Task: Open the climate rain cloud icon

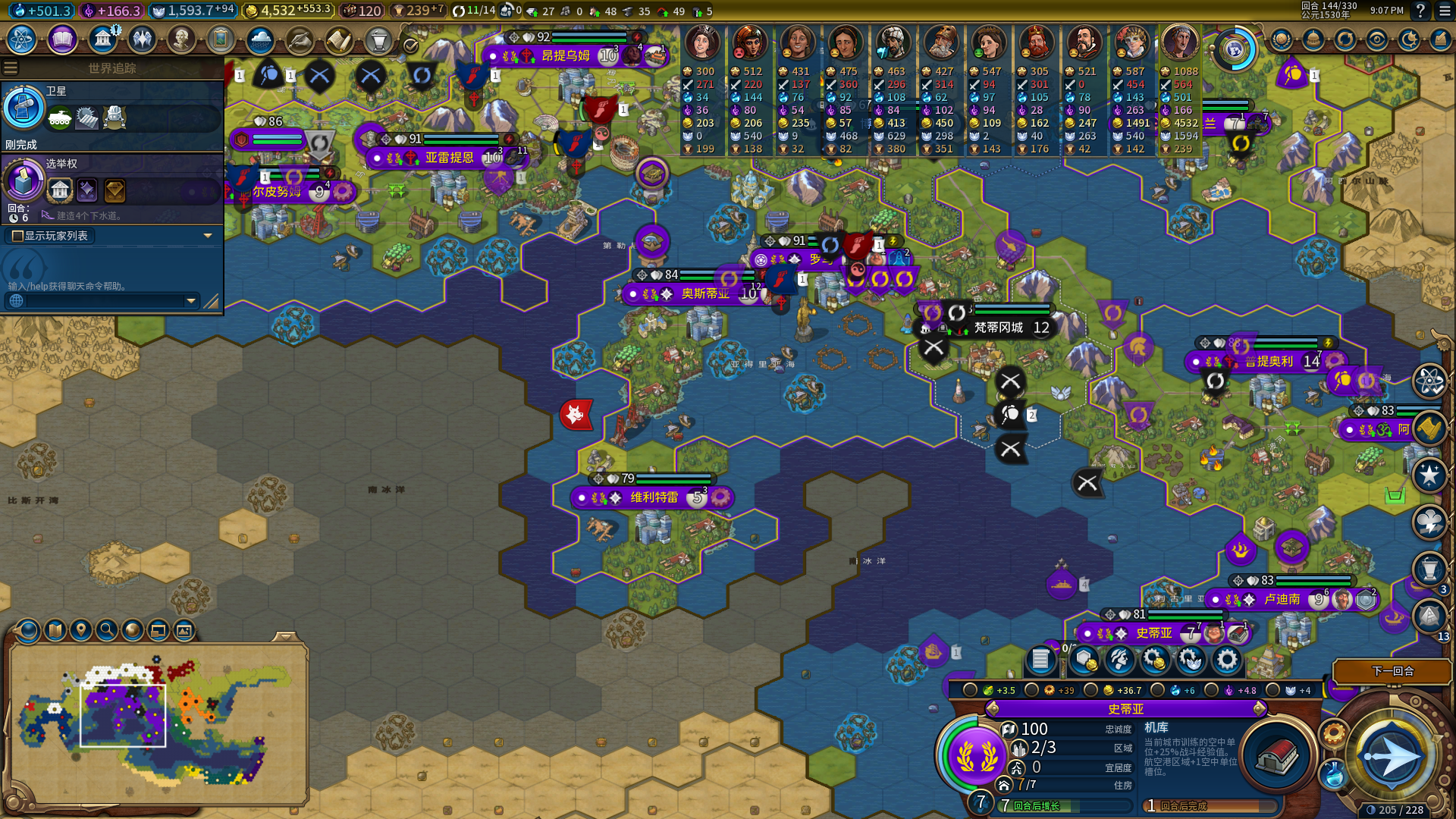Action: (x=260, y=39)
